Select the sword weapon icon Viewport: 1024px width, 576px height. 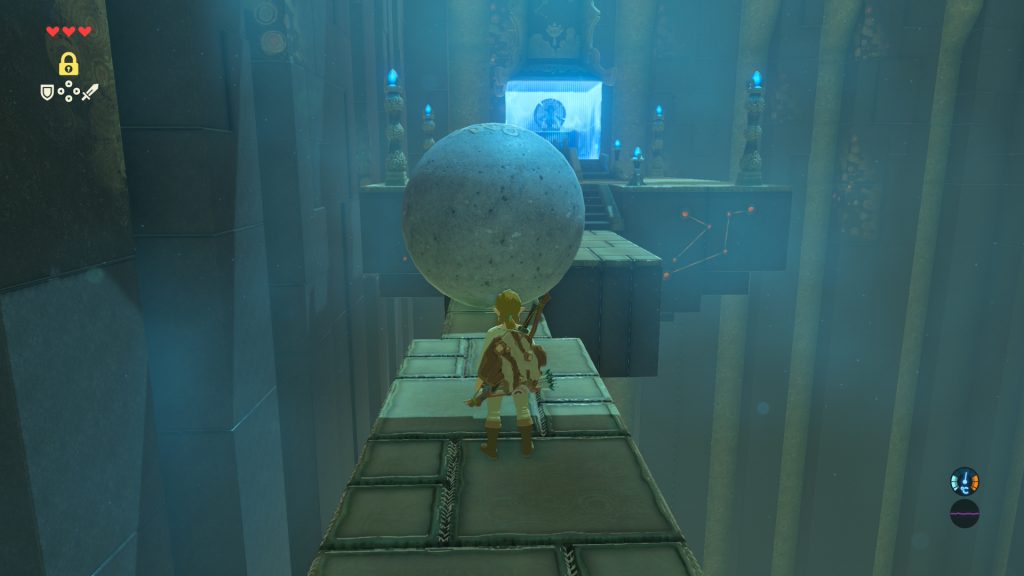pos(90,92)
